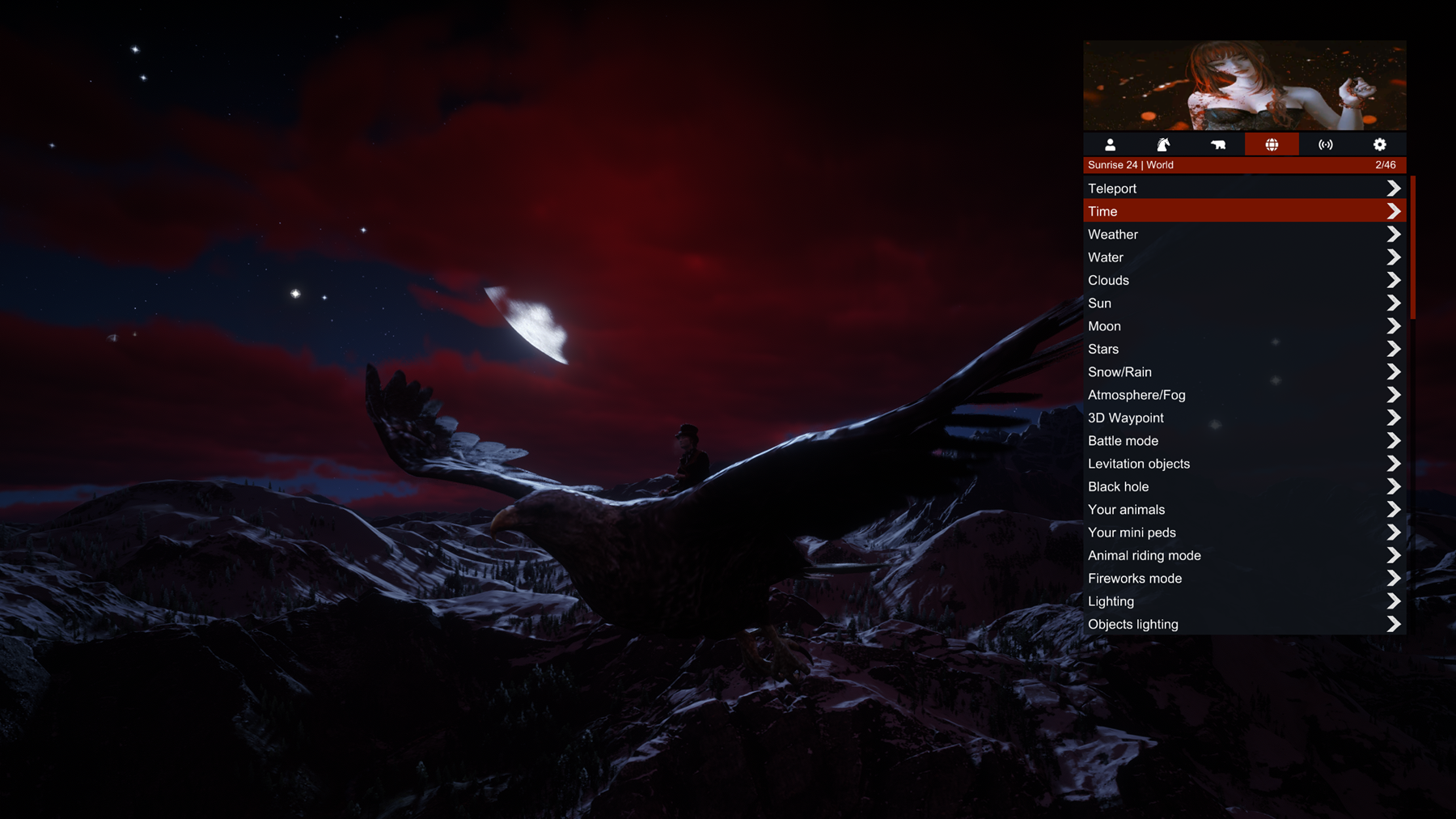Open the gear settings tab
Viewport: 1456px width, 819px height.
tap(1380, 145)
